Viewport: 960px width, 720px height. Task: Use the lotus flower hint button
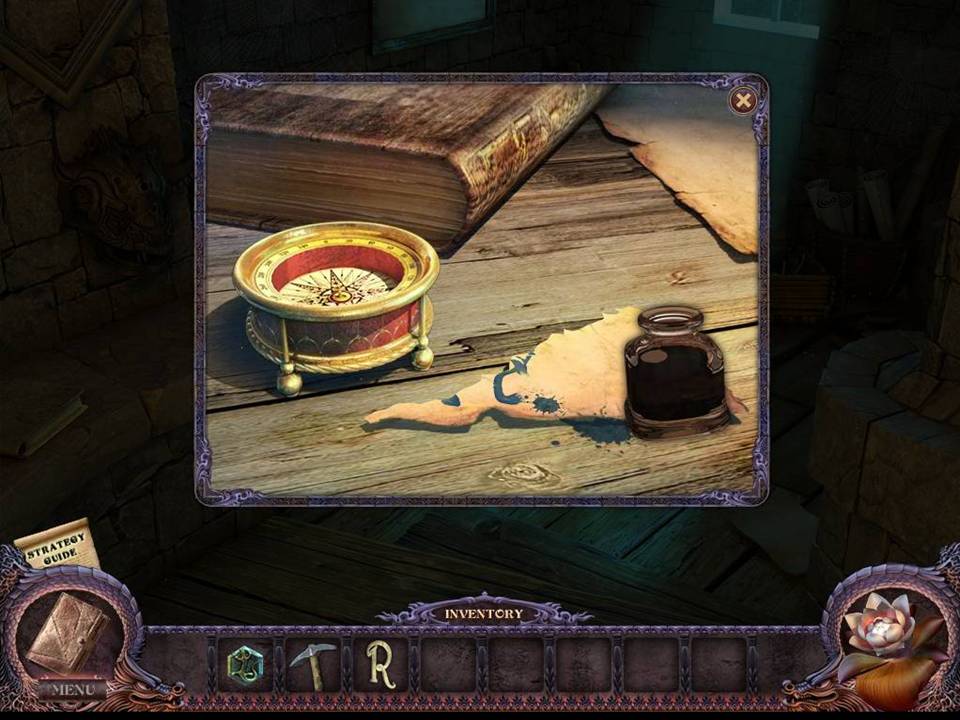[880, 630]
